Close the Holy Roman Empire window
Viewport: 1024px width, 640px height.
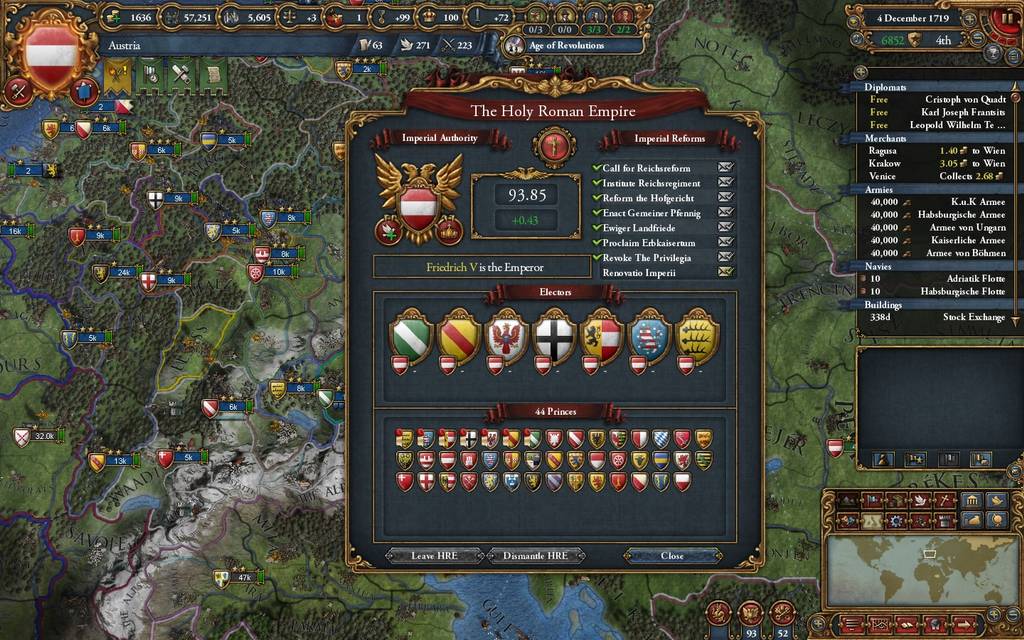[x=672, y=556]
